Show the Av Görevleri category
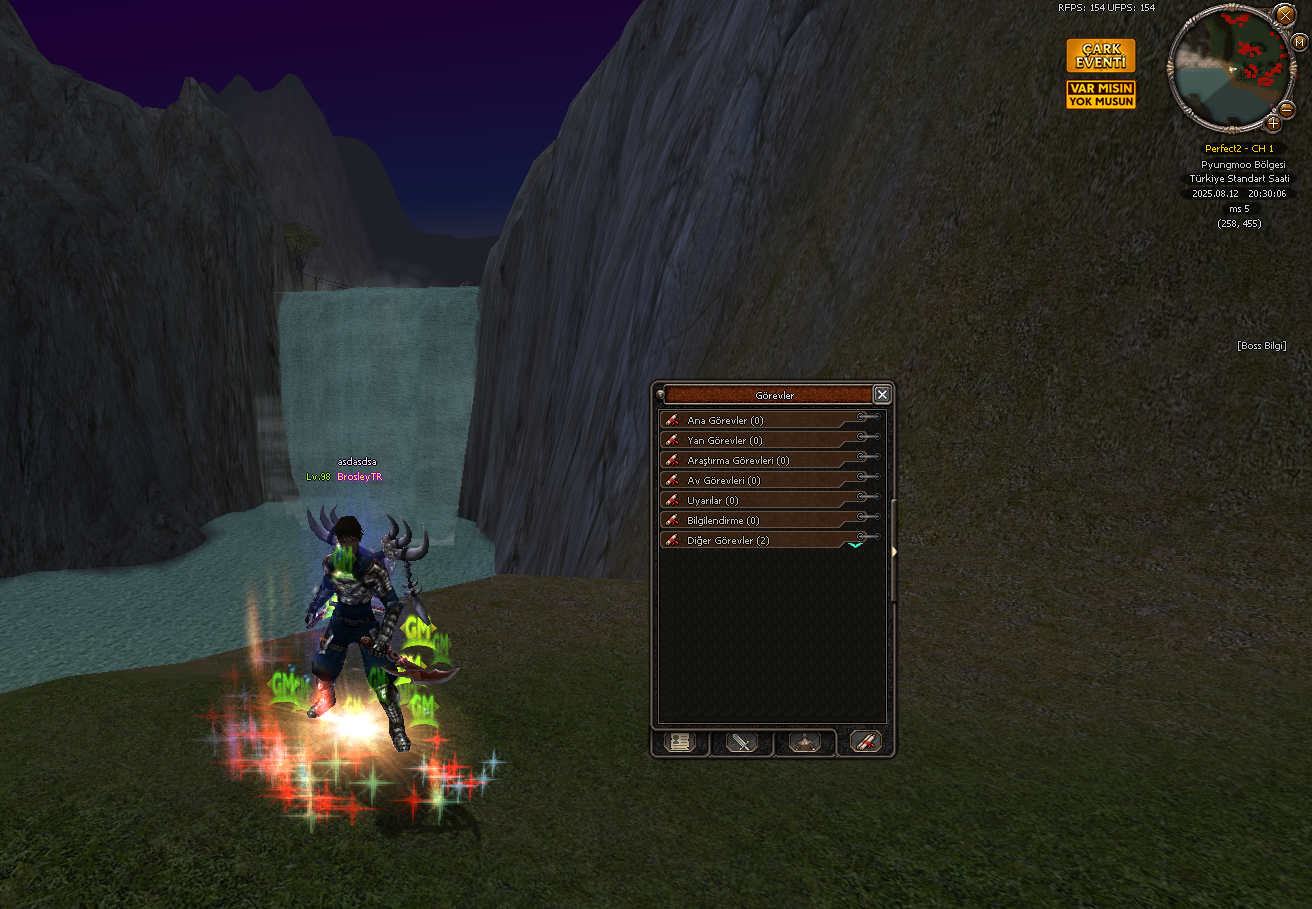 760,481
